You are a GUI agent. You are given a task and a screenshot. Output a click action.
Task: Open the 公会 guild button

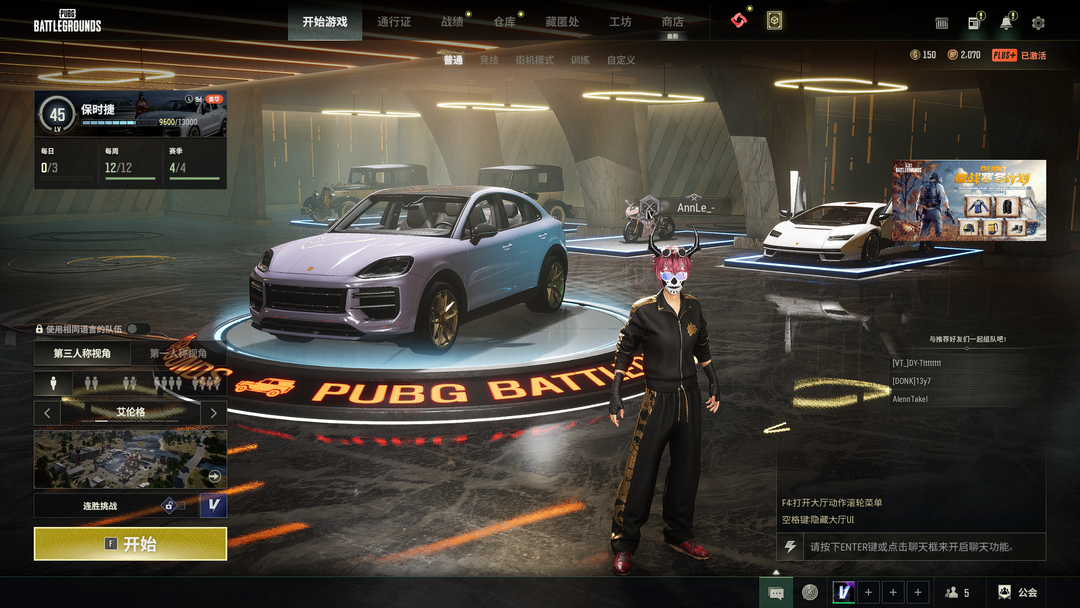(1018, 592)
